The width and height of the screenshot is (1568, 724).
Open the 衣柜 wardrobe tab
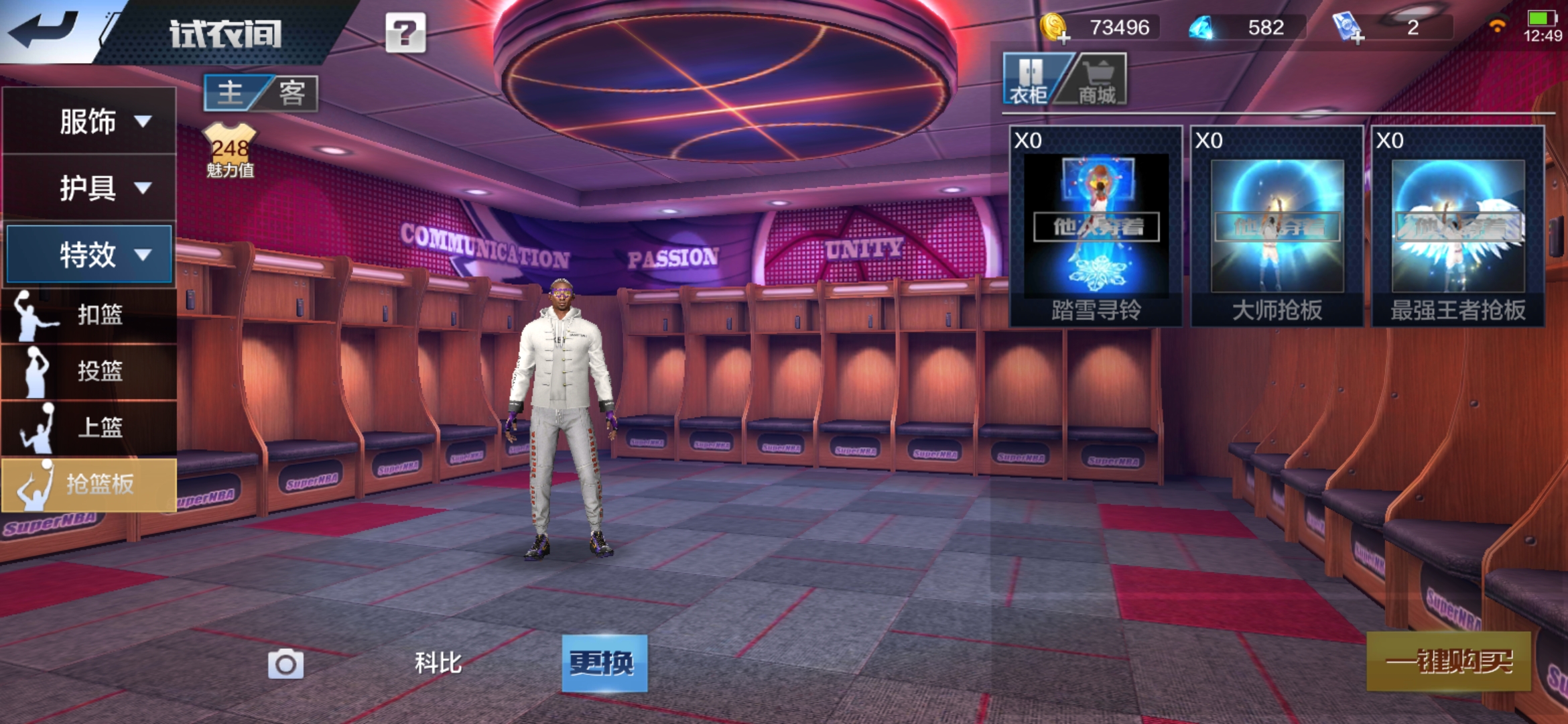(1029, 80)
